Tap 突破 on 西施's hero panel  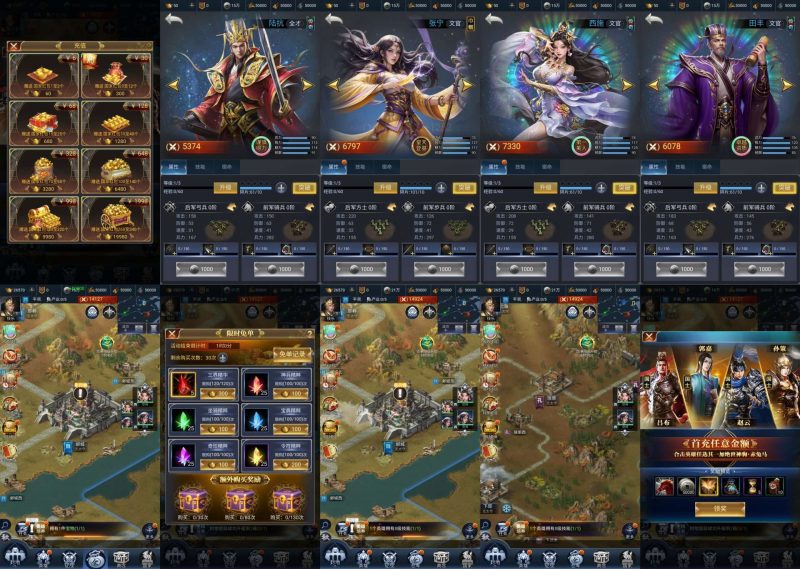(x=624, y=187)
